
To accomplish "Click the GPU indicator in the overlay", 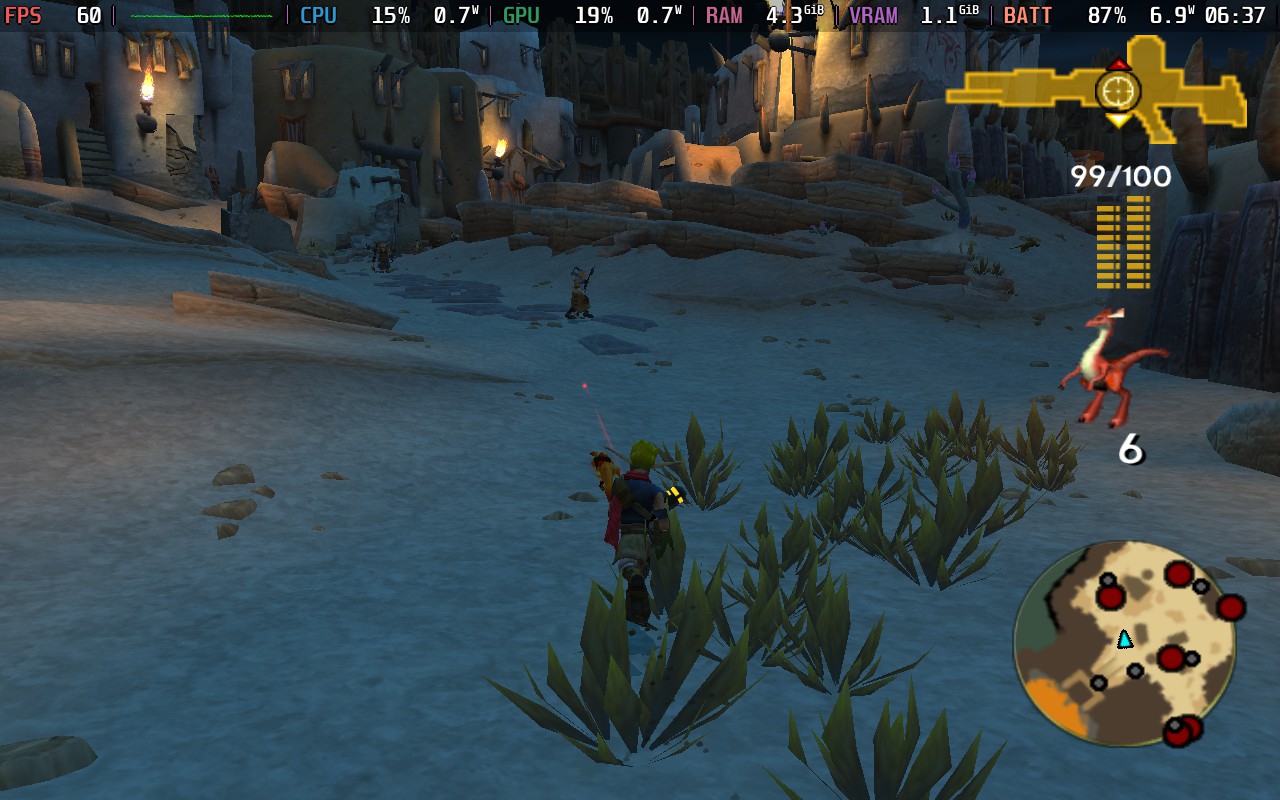I will (519, 15).
